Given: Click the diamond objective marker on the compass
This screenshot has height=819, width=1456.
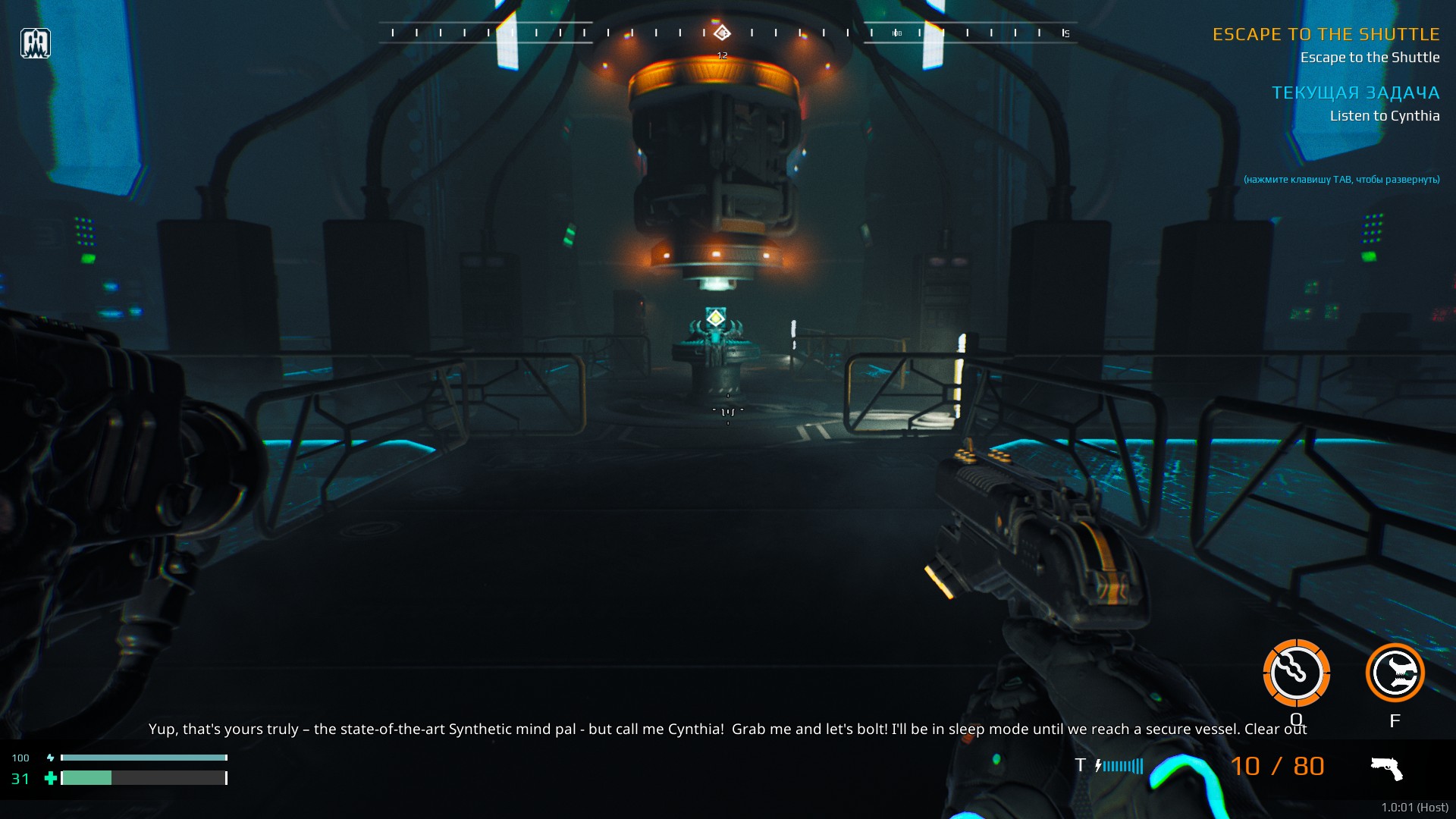Looking at the screenshot, I should (722, 33).
